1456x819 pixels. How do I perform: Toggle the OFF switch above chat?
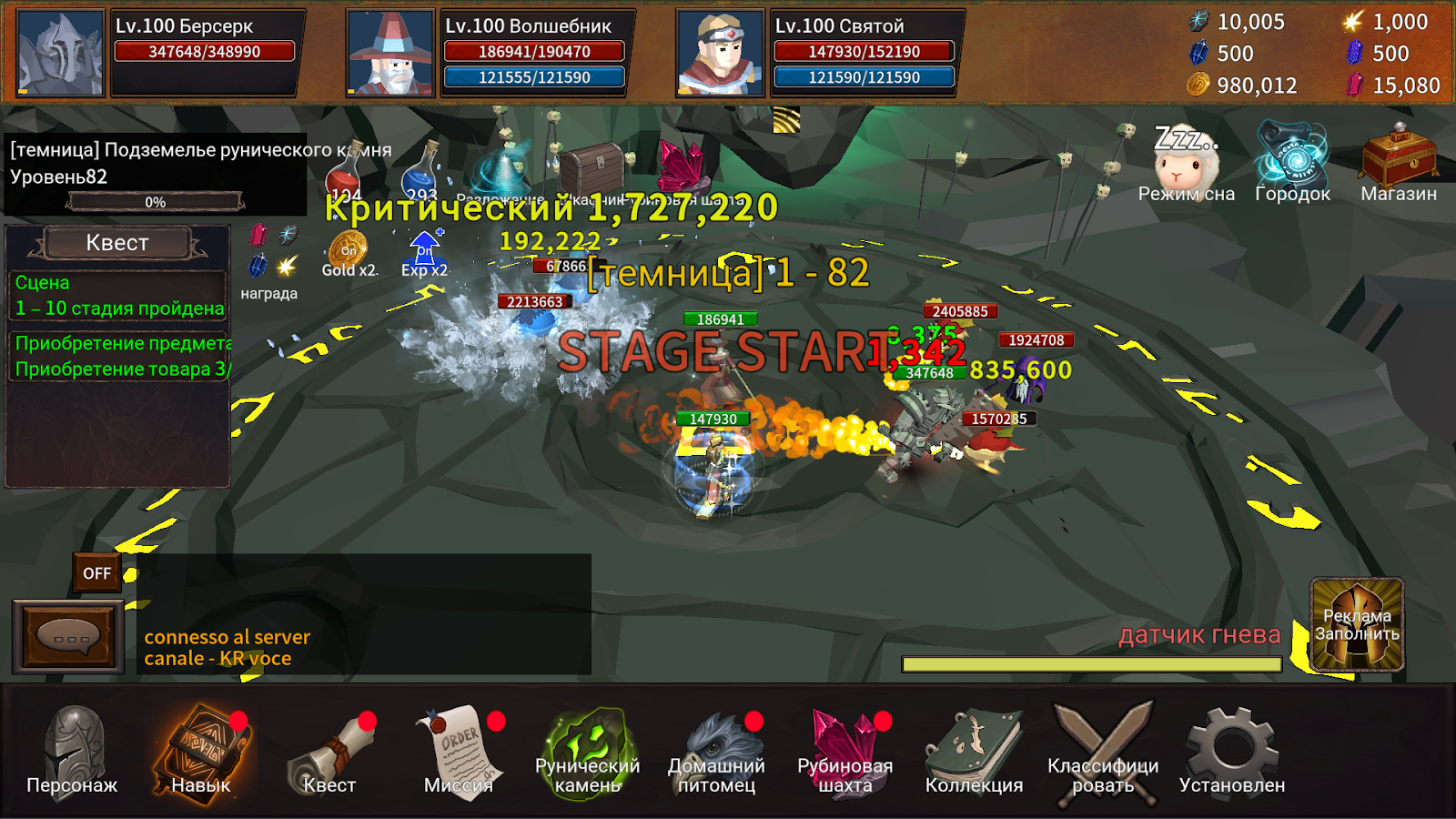(97, 573)
